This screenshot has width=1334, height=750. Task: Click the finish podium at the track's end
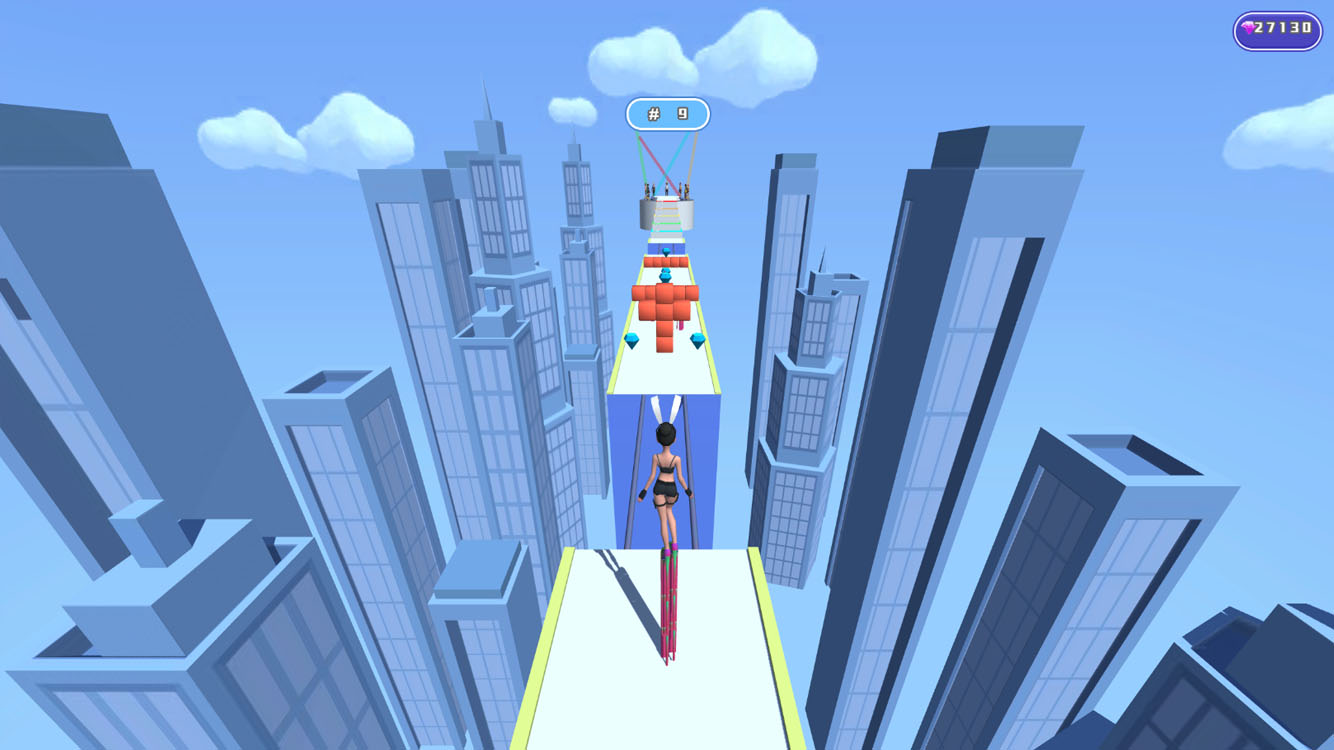(x=666, y=205)
